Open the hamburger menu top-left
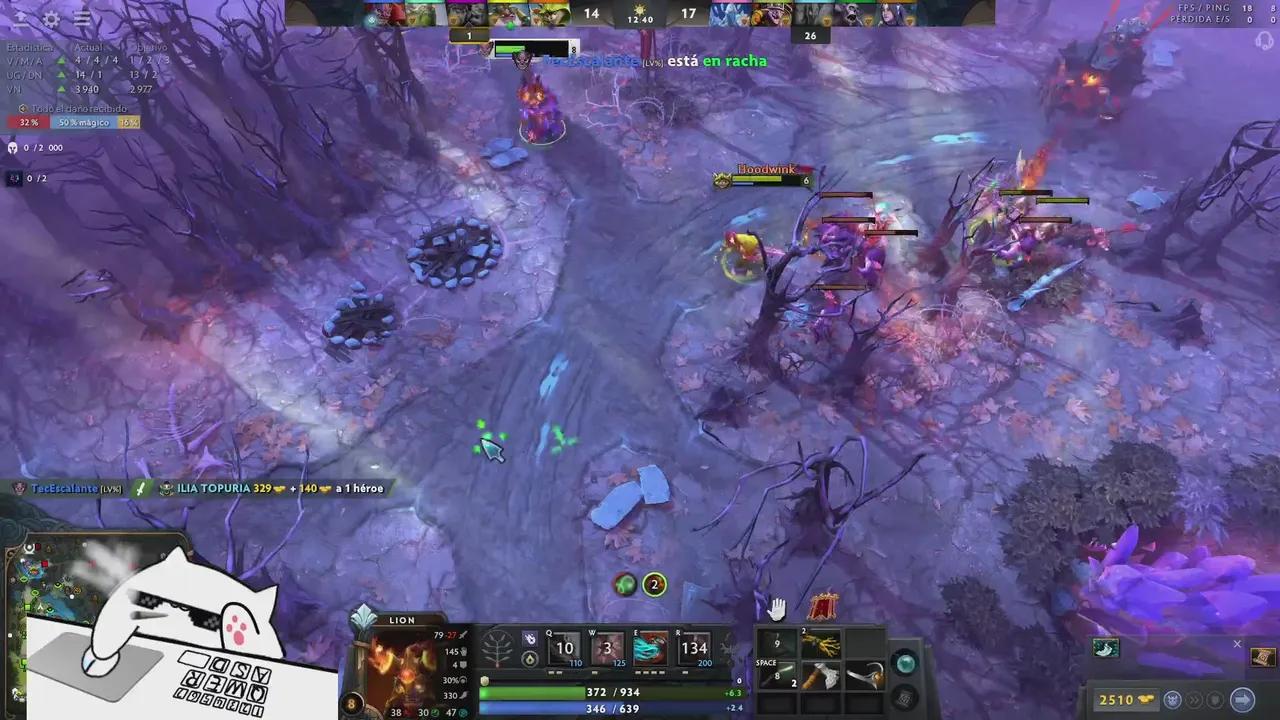Viewport: 1280px width, 720px height. (82, 20)
